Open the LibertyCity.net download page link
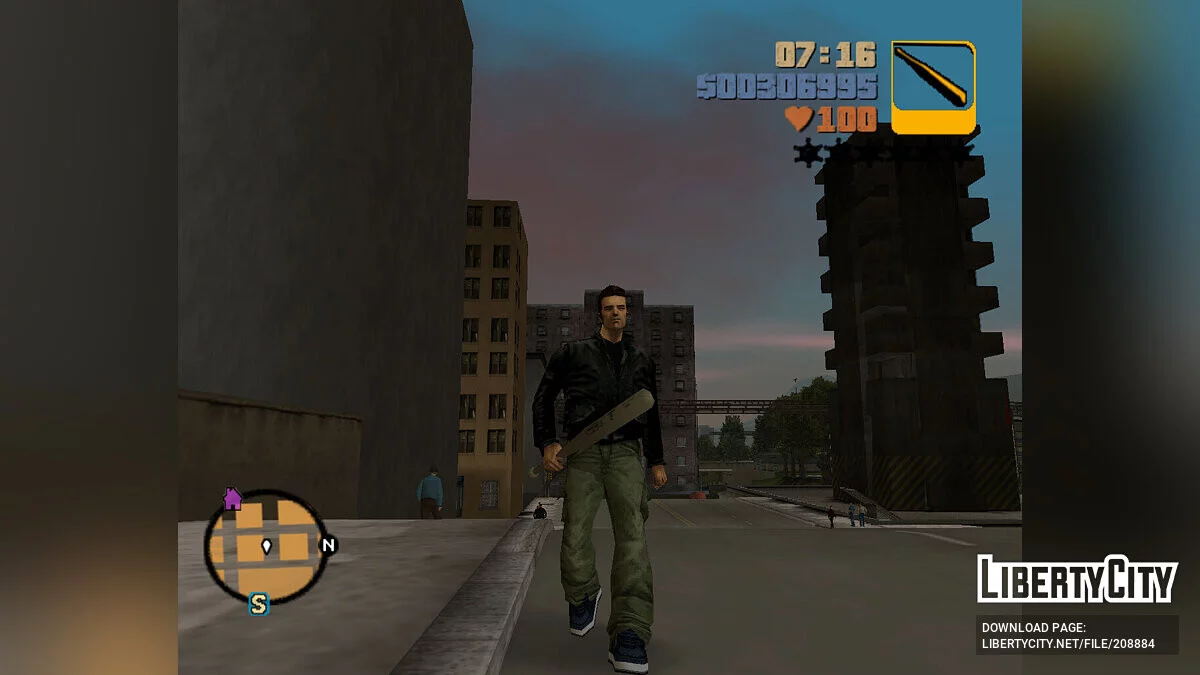 [1068, 643]
